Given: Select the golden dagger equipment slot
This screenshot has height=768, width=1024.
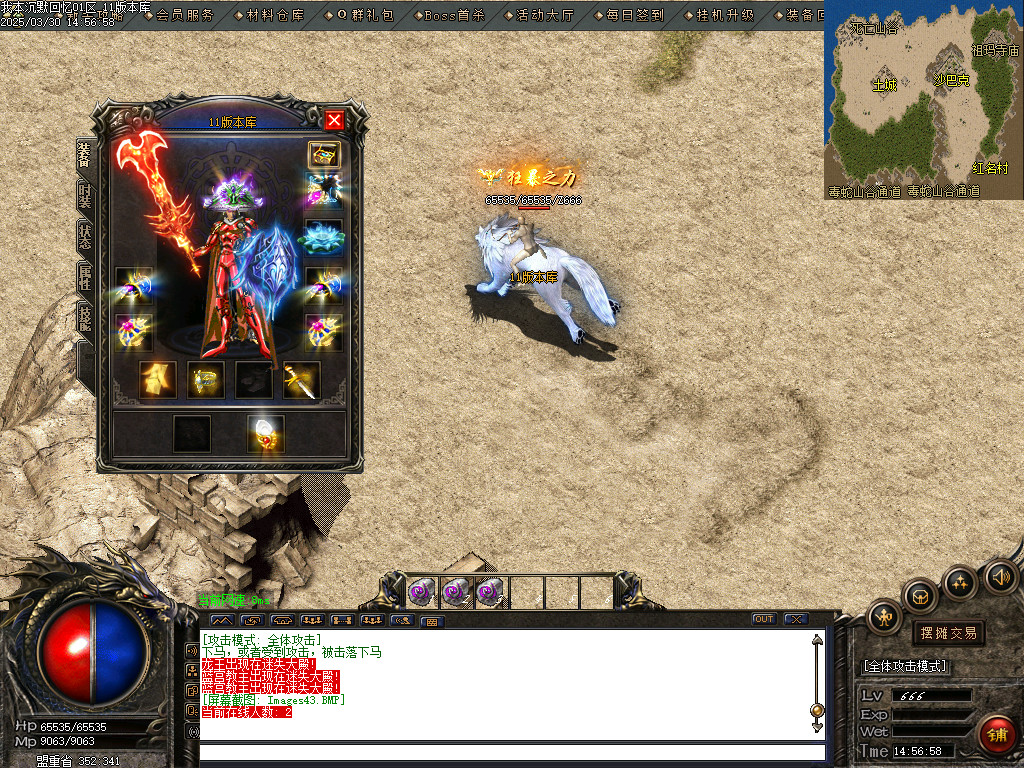Looking at the screenshot, I should point(301,380).
